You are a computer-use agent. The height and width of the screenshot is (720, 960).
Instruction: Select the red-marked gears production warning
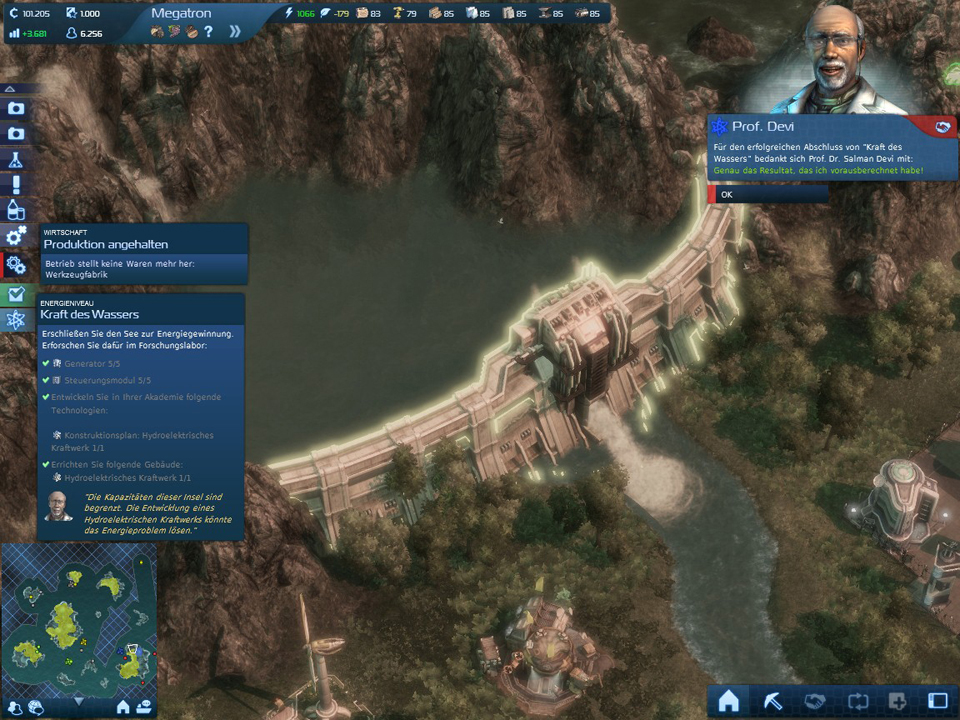tap(15, 265)
